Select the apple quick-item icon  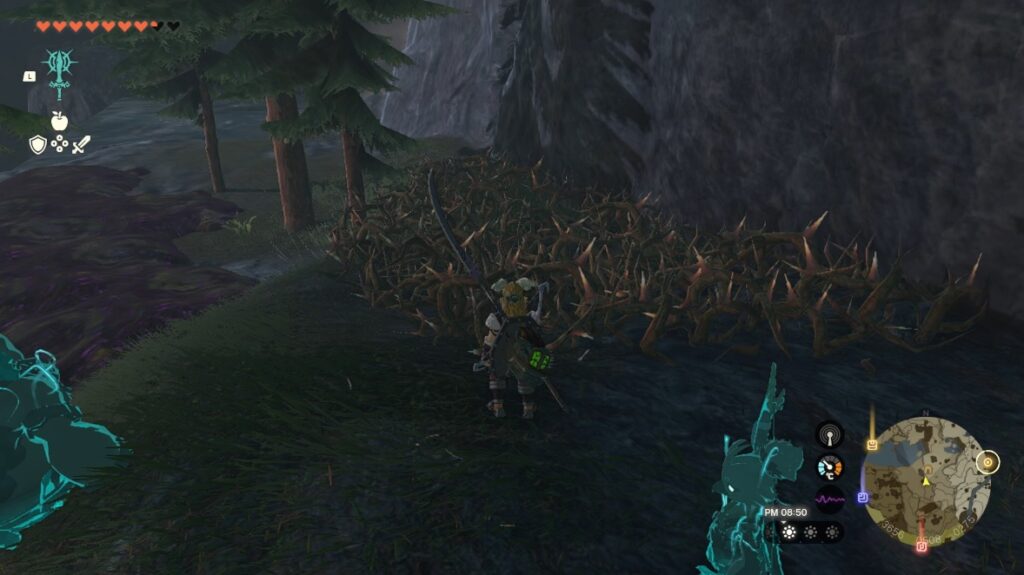59,121
